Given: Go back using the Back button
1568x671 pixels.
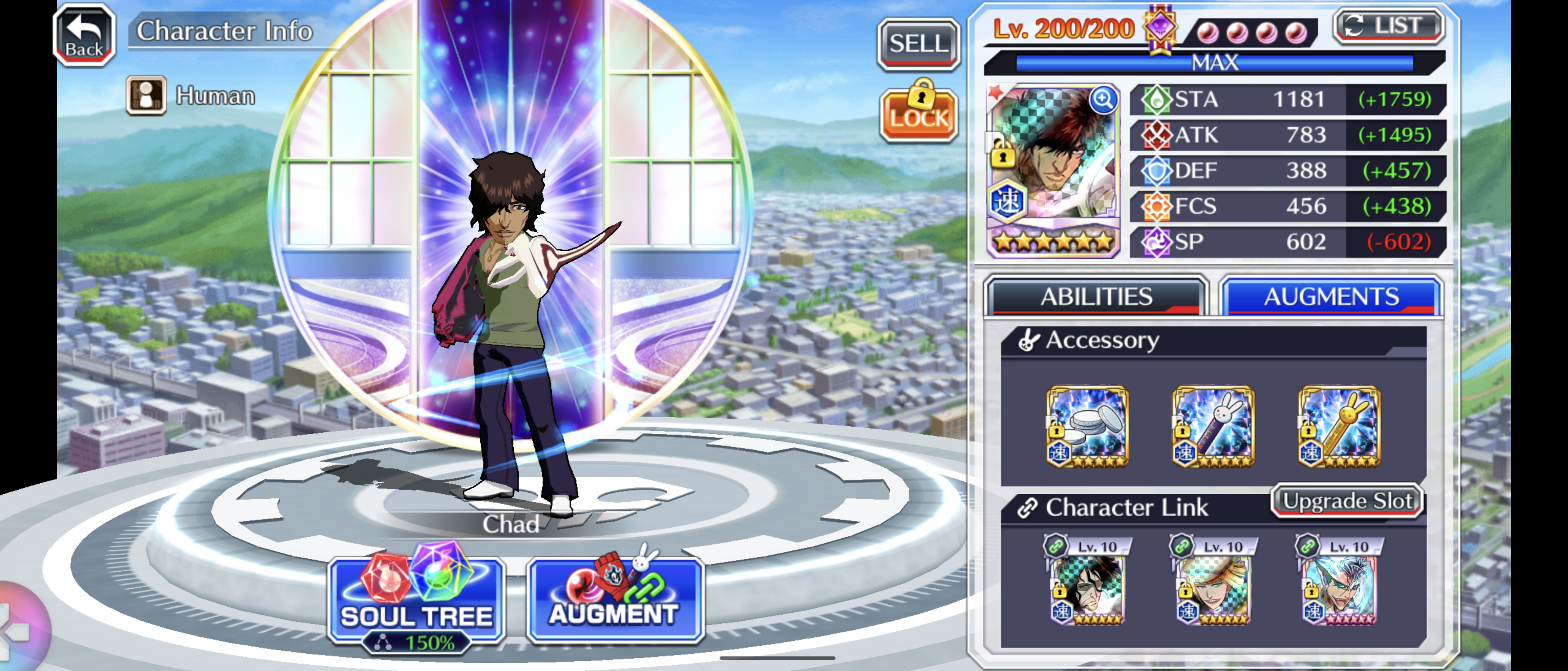Looking at the screenshot, I should 85,35.
